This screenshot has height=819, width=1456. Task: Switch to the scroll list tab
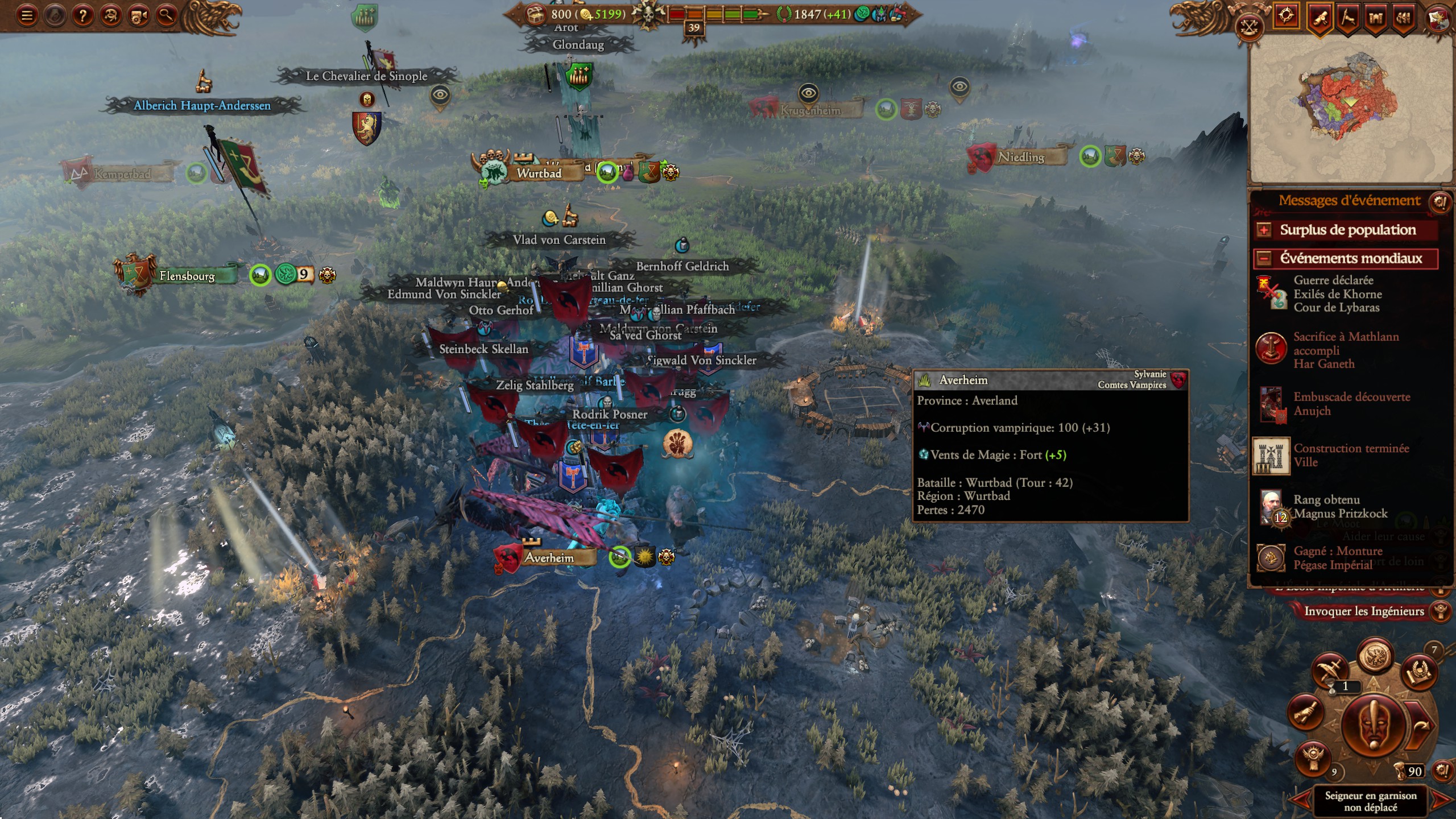[x=1320, y=18]
